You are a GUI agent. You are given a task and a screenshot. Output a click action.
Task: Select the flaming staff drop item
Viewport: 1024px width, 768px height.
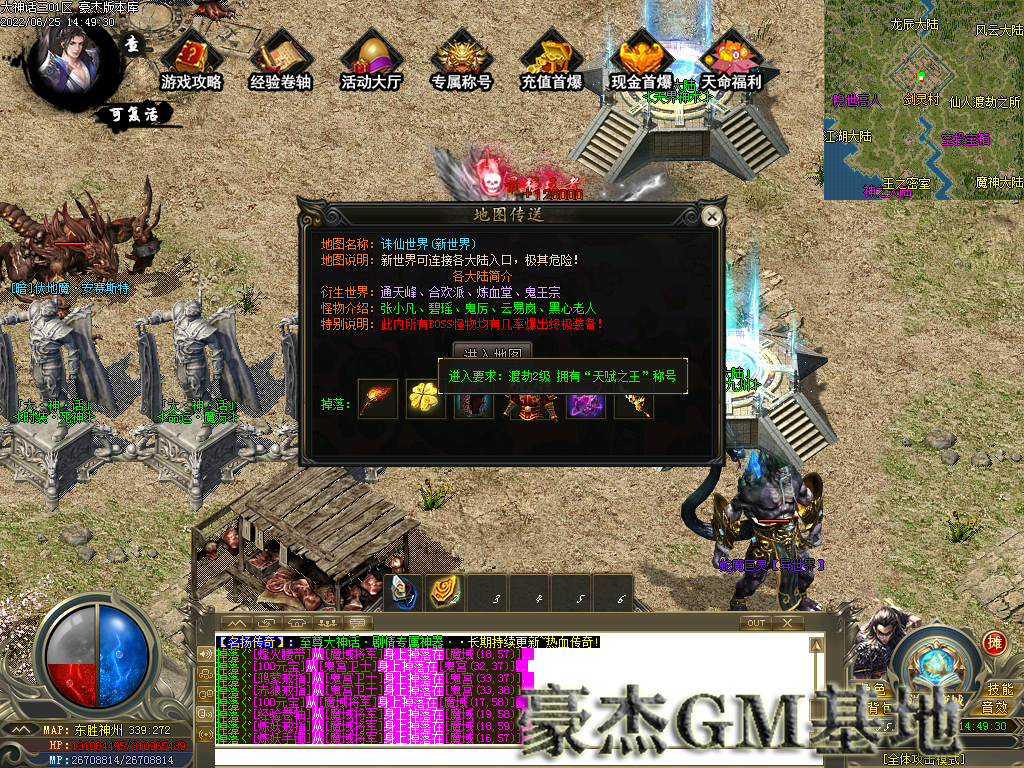click(378, 400)
